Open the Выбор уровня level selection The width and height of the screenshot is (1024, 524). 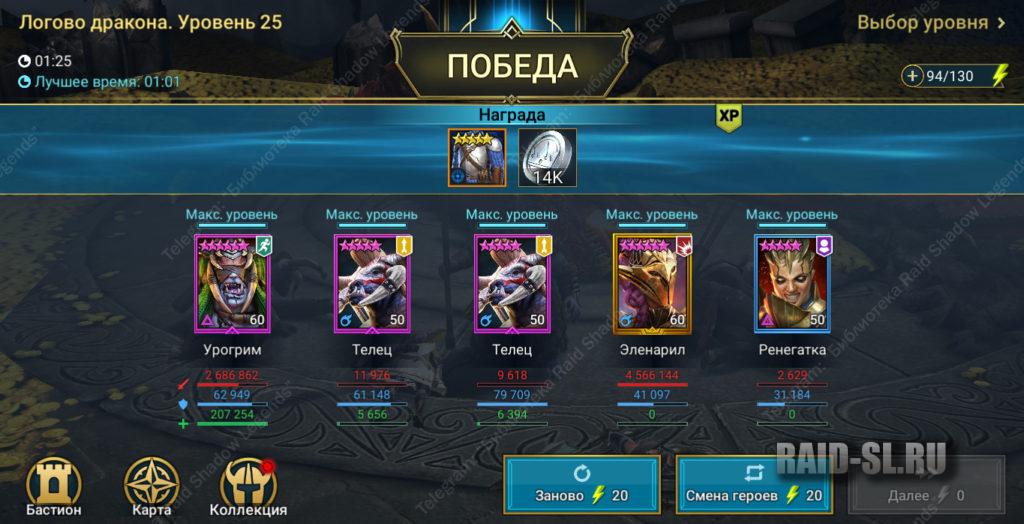(x=931, y=22)
